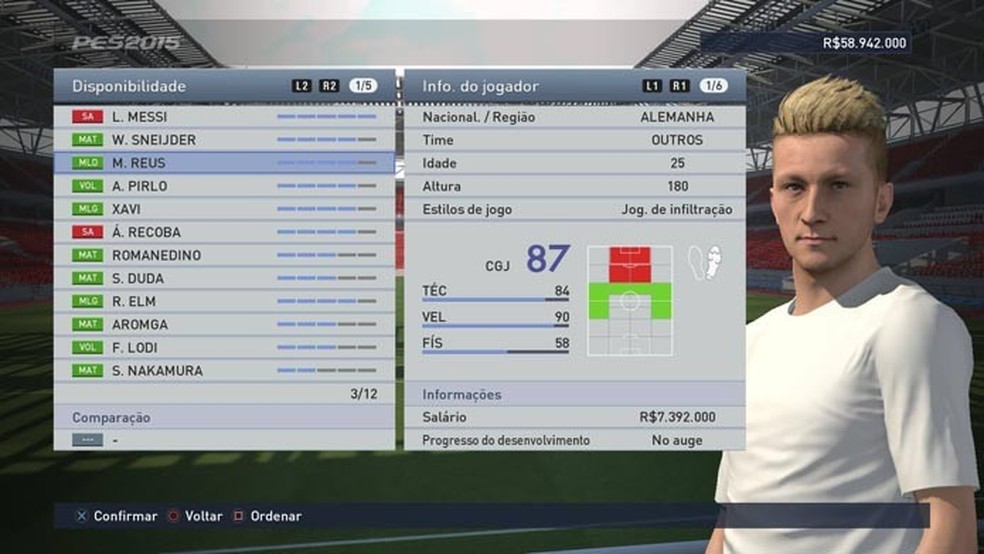This screenshot has width=984, height=554.
Task: Choose W. Sneijder from the availability list
Action: (224, 140)
